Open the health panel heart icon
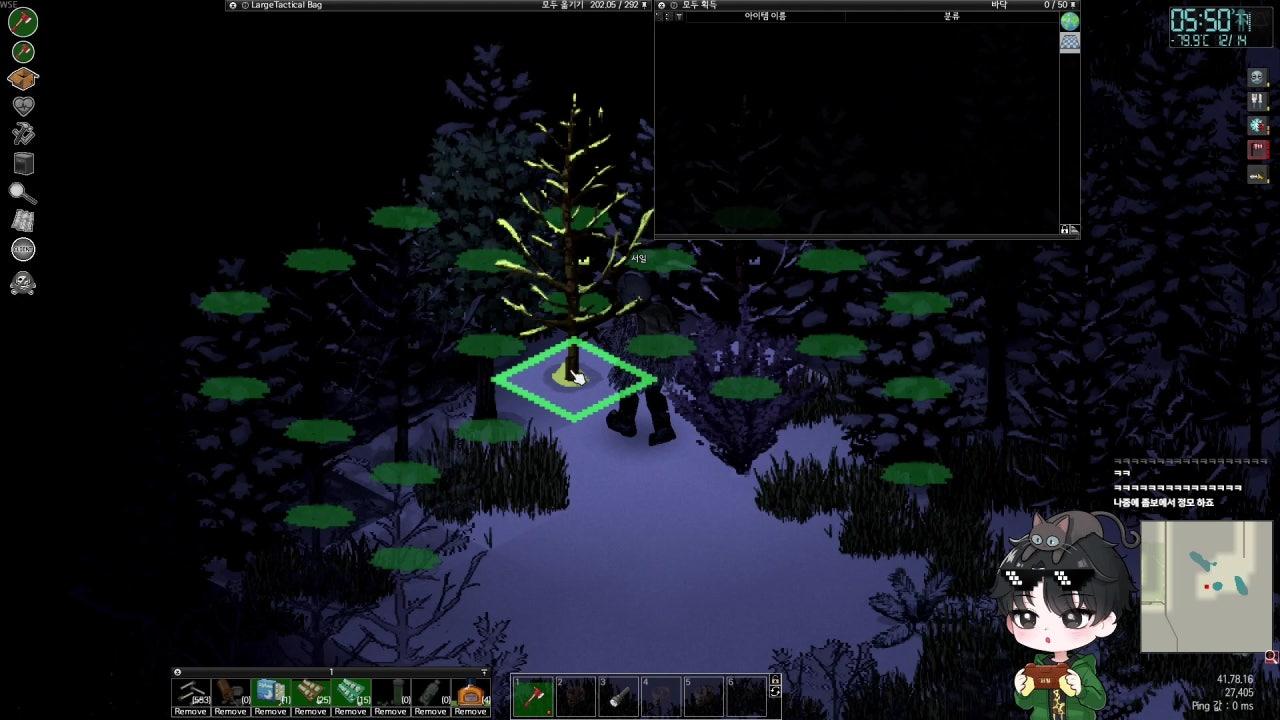The width and height of the screenshot is (1280, 720). (x=23, y=106)
